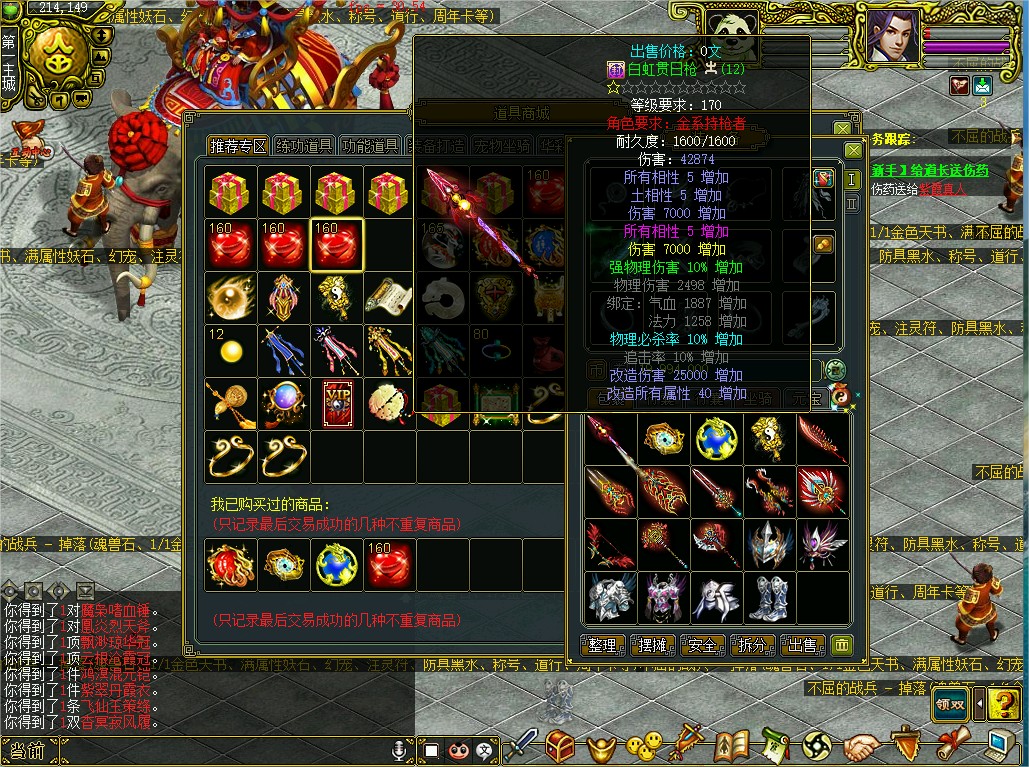The height and width of the screenshot is (767, 1029).
Task: Open the 功能道具 shop tab
Action: click(x=370, y=146)
